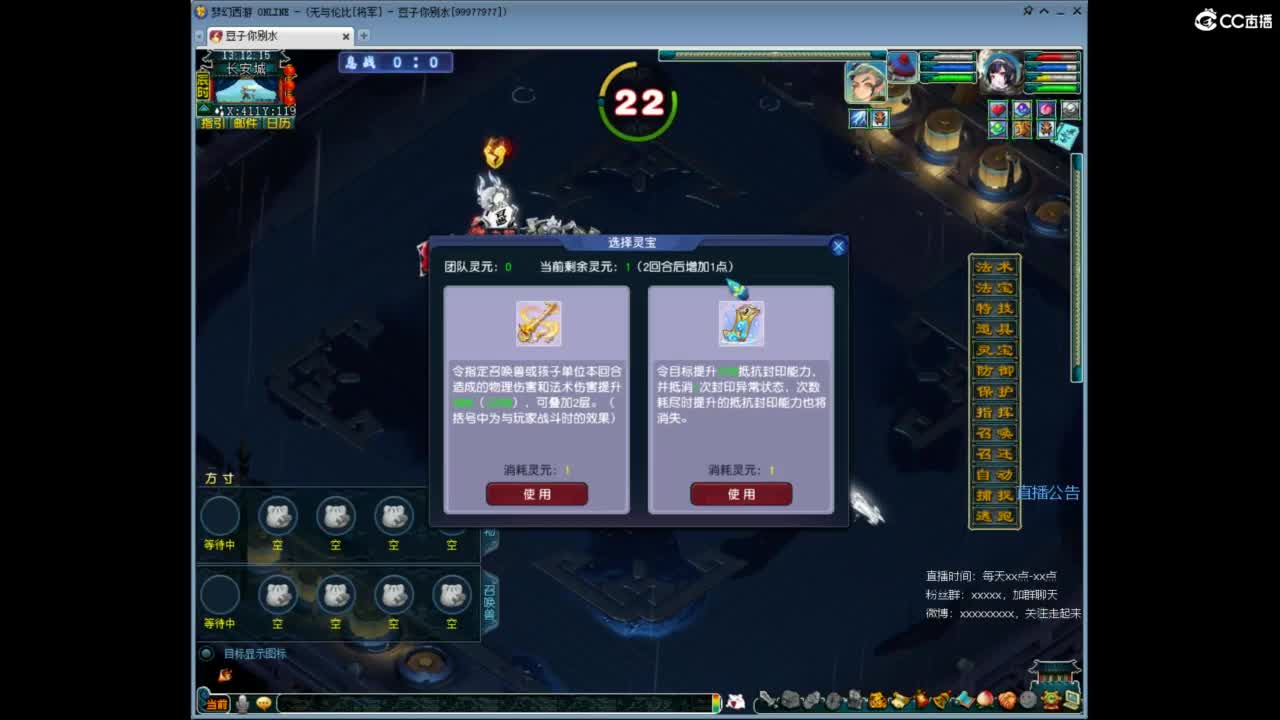Click the white cat pet icon near the item bar
Screen dimensions: 1280x720
(x=737, y=700)
